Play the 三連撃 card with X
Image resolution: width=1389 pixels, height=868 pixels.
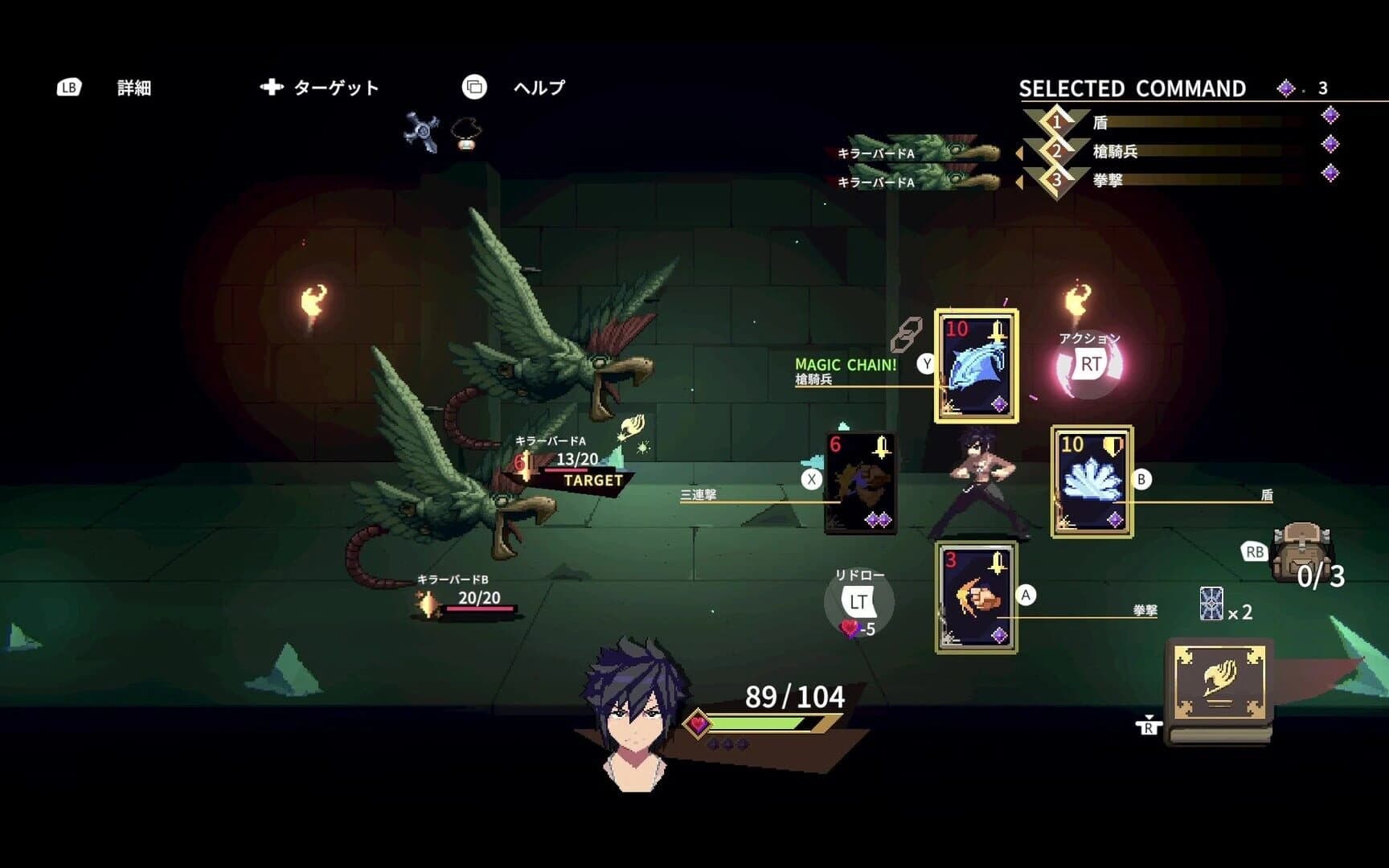861,485
